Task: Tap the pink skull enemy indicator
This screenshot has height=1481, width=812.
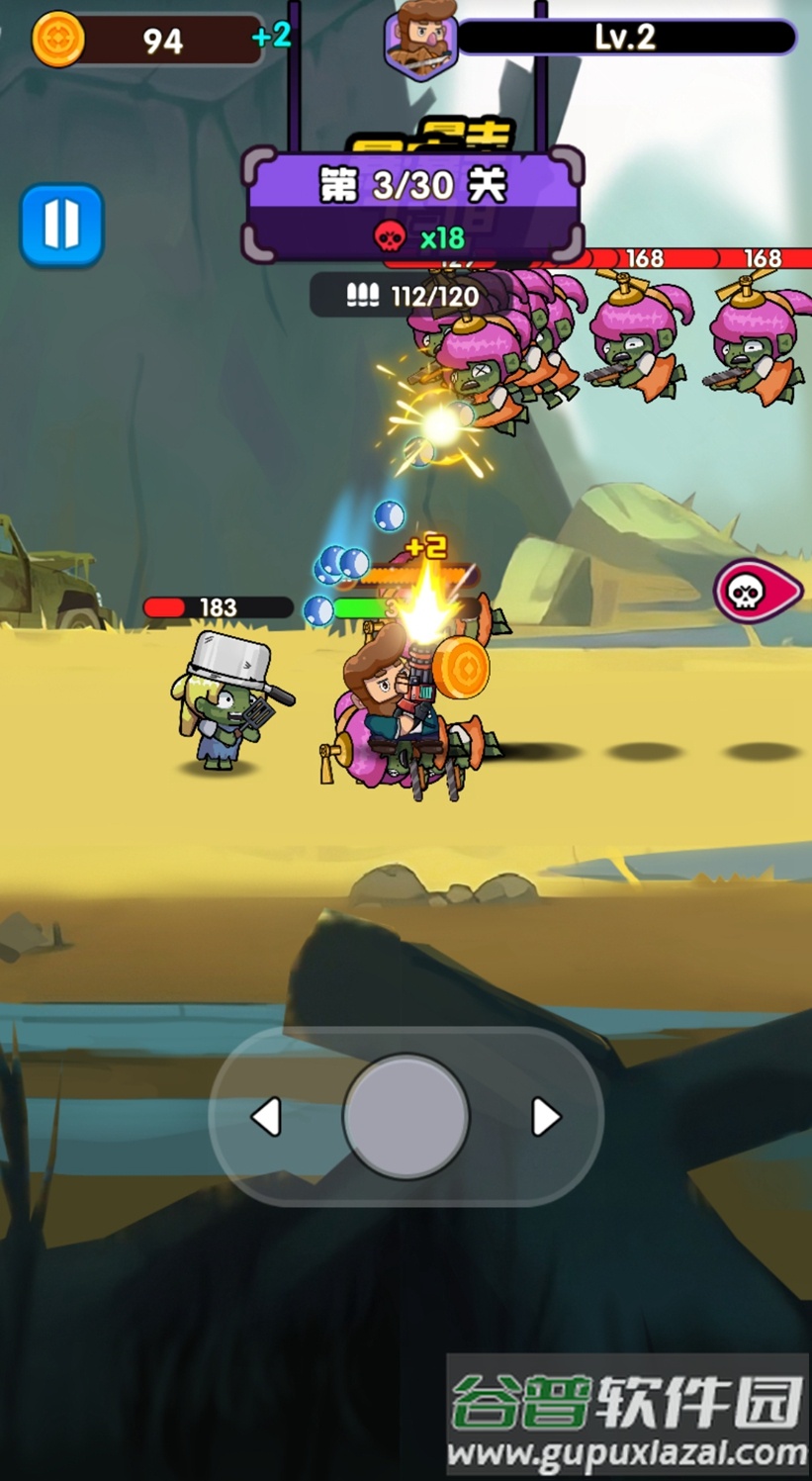Action: [755, 592]
